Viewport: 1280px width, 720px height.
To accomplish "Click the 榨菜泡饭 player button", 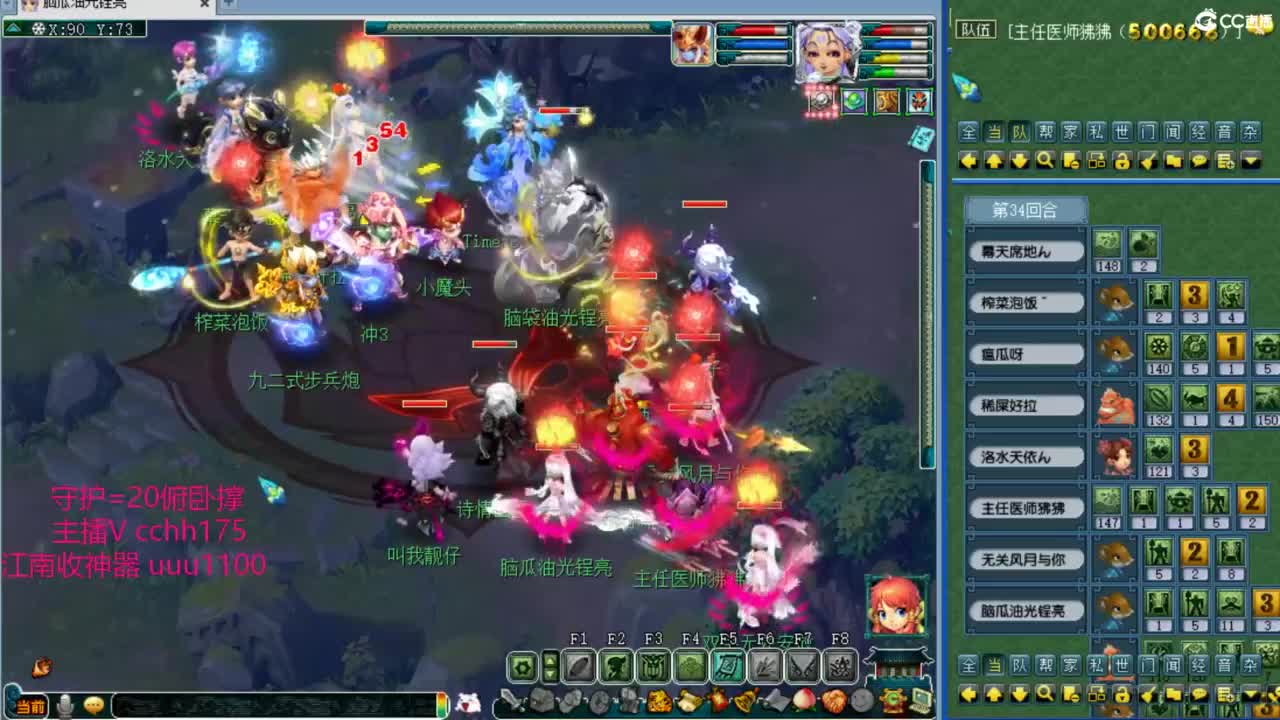I will pos(1025,302).
